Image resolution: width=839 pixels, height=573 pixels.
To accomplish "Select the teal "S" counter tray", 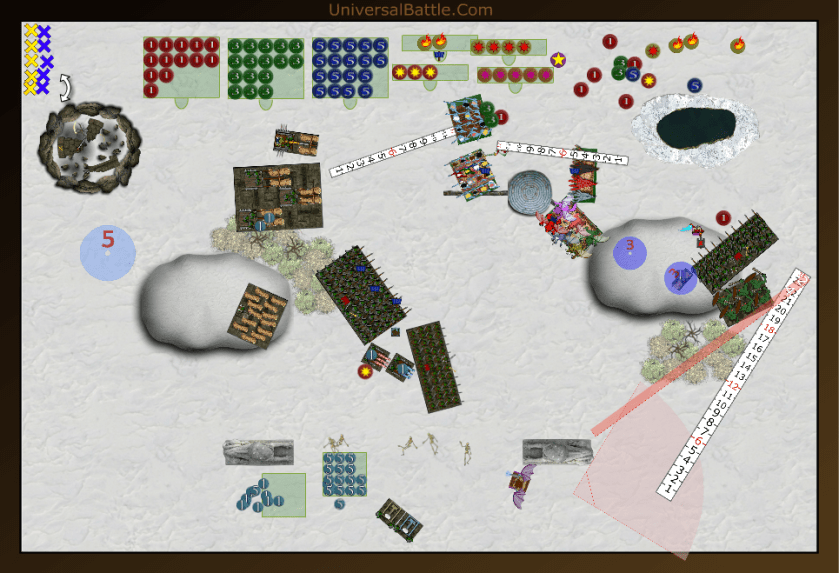I will click(x=344, y=473).
